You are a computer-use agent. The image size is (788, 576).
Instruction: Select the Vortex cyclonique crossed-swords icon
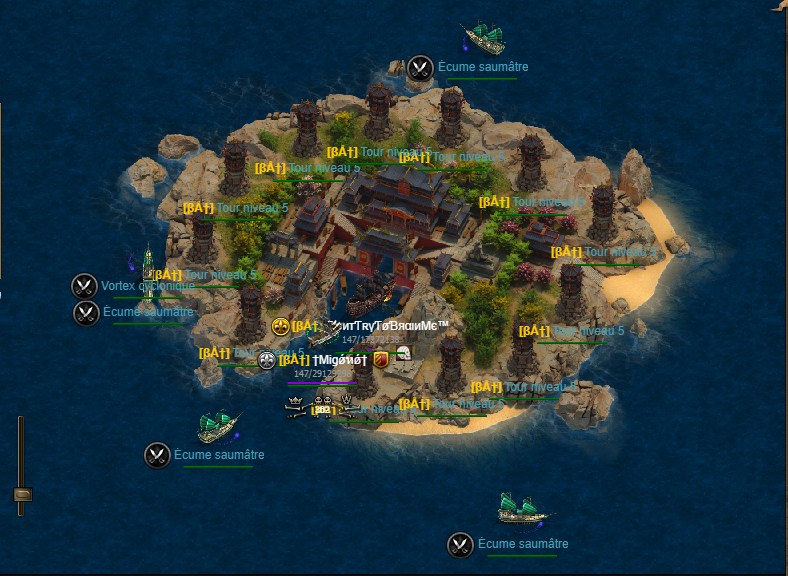point(84,286)
